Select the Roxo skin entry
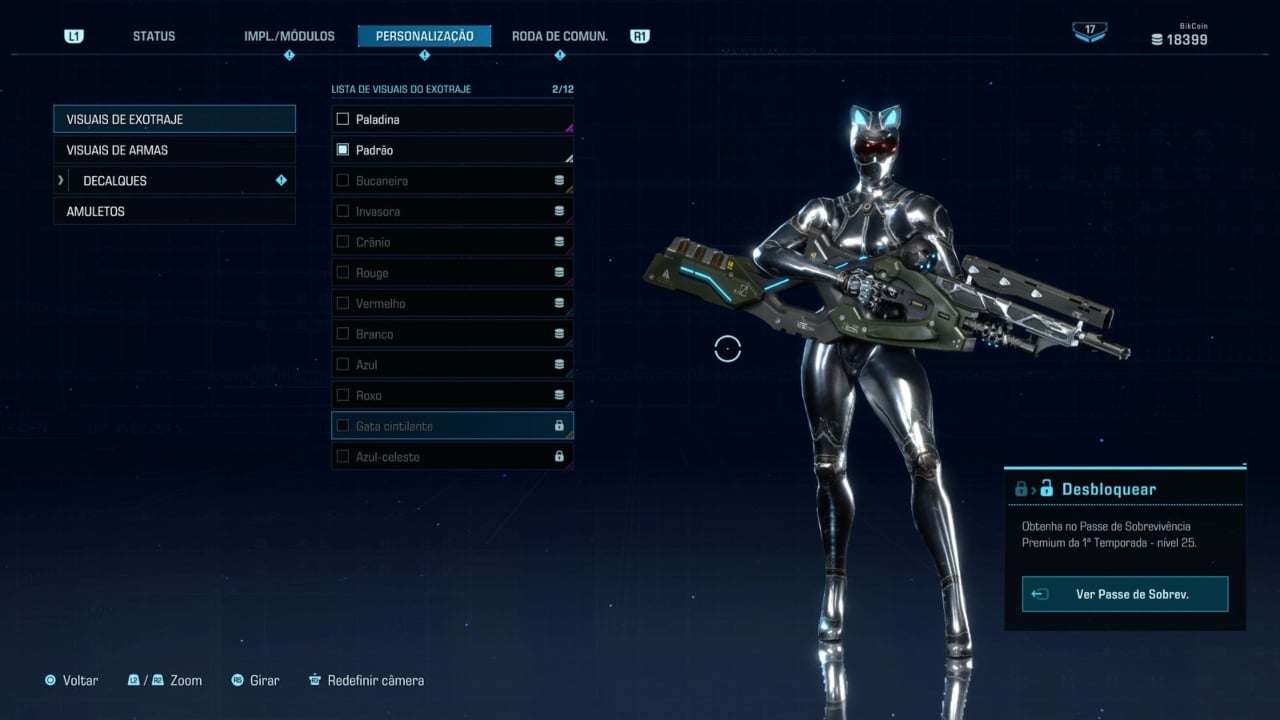This screenshot has width=1280, height=720. [452, 395]
